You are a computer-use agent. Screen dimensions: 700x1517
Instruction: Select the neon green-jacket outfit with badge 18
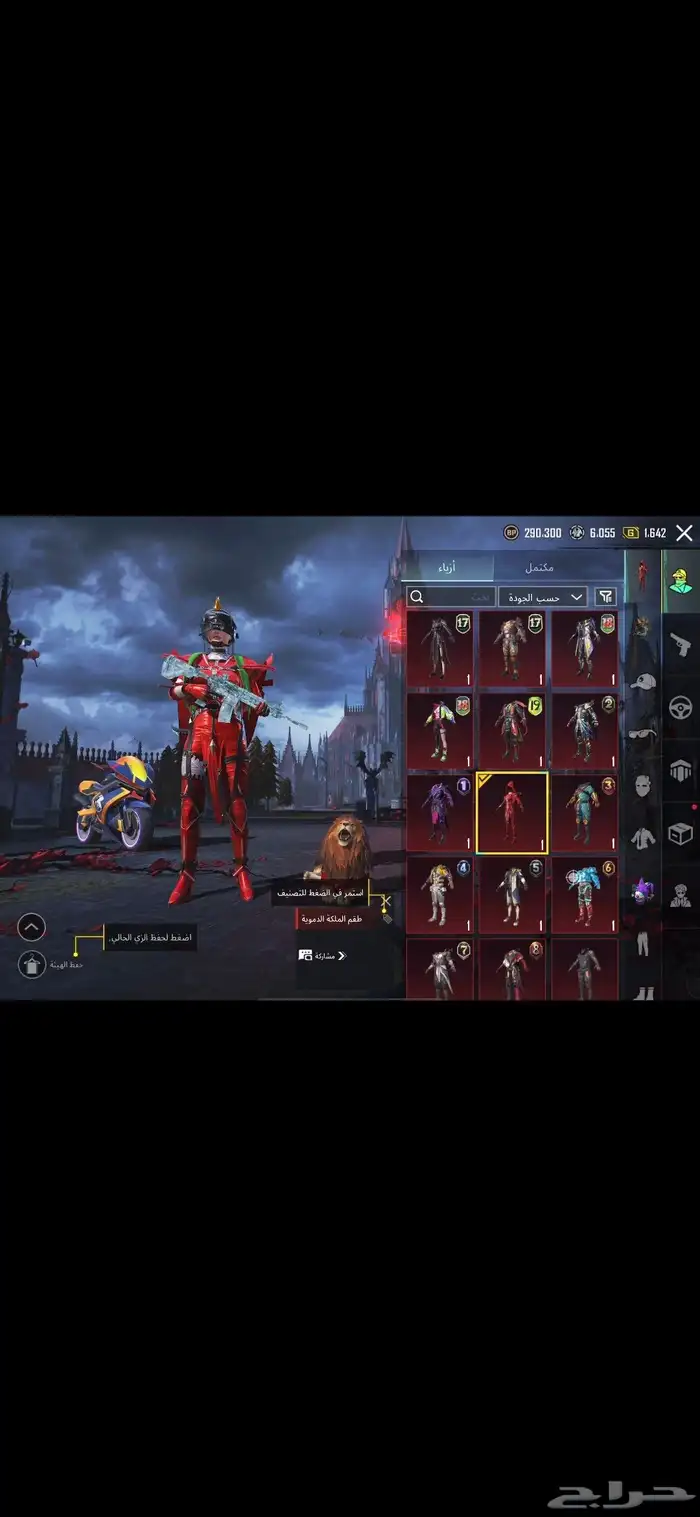click(440, 731)
